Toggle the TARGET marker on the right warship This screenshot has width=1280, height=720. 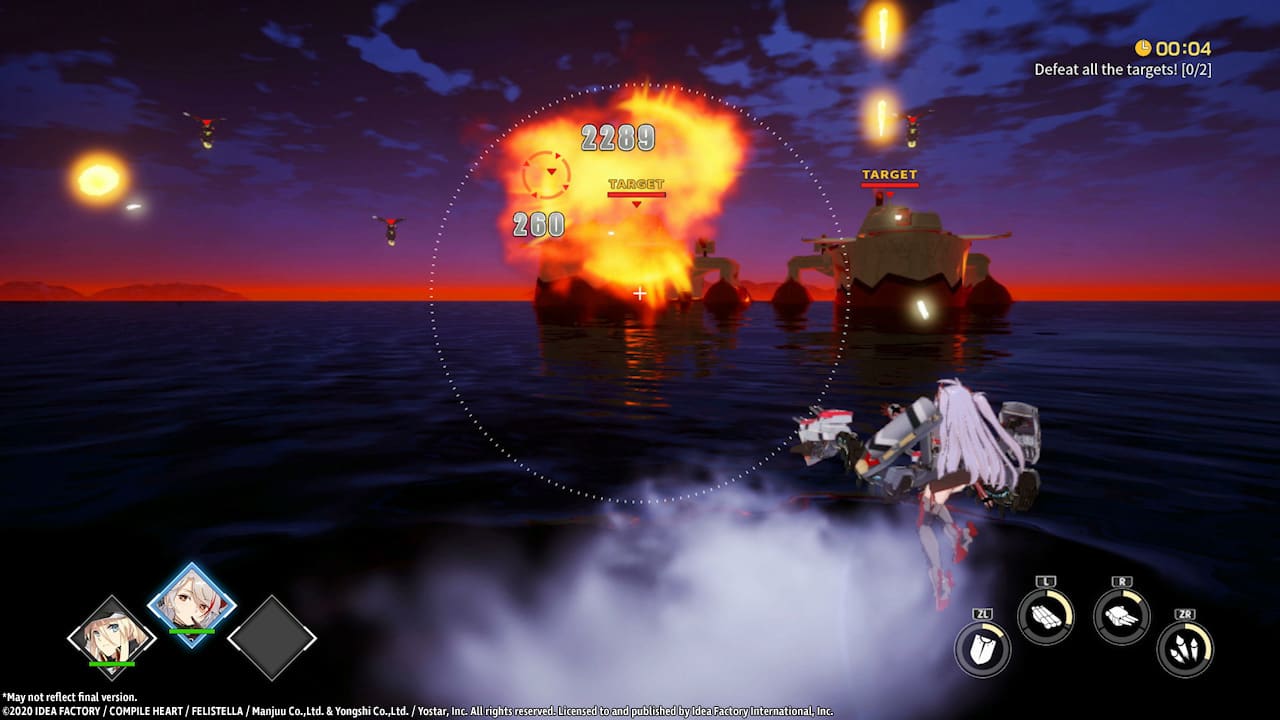(x=888, y=173)
